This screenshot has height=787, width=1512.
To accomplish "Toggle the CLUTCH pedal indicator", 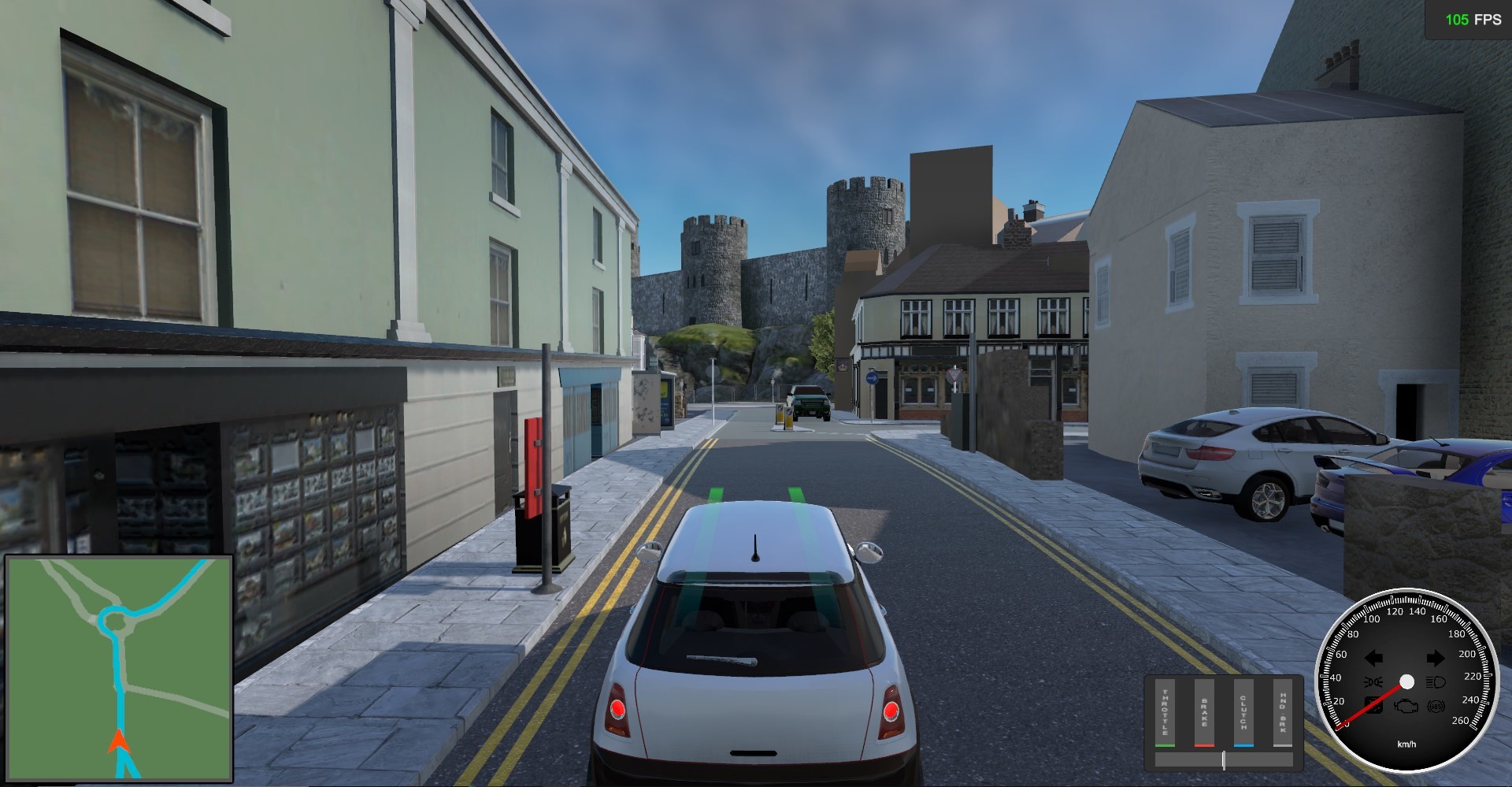I will 1243,712.
